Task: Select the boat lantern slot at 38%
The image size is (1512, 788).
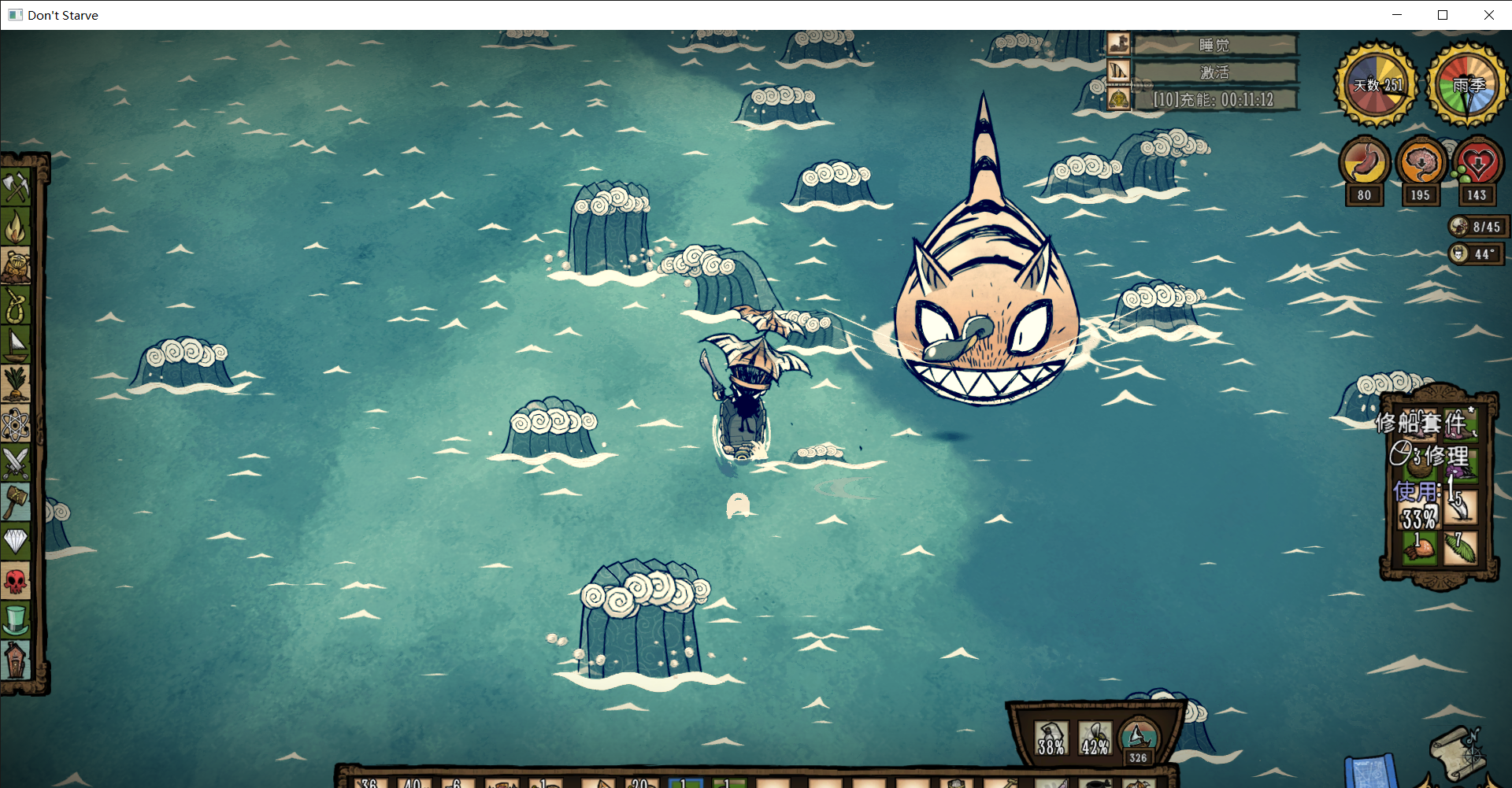Action: pyautogui.click(x=1051, y=739)
